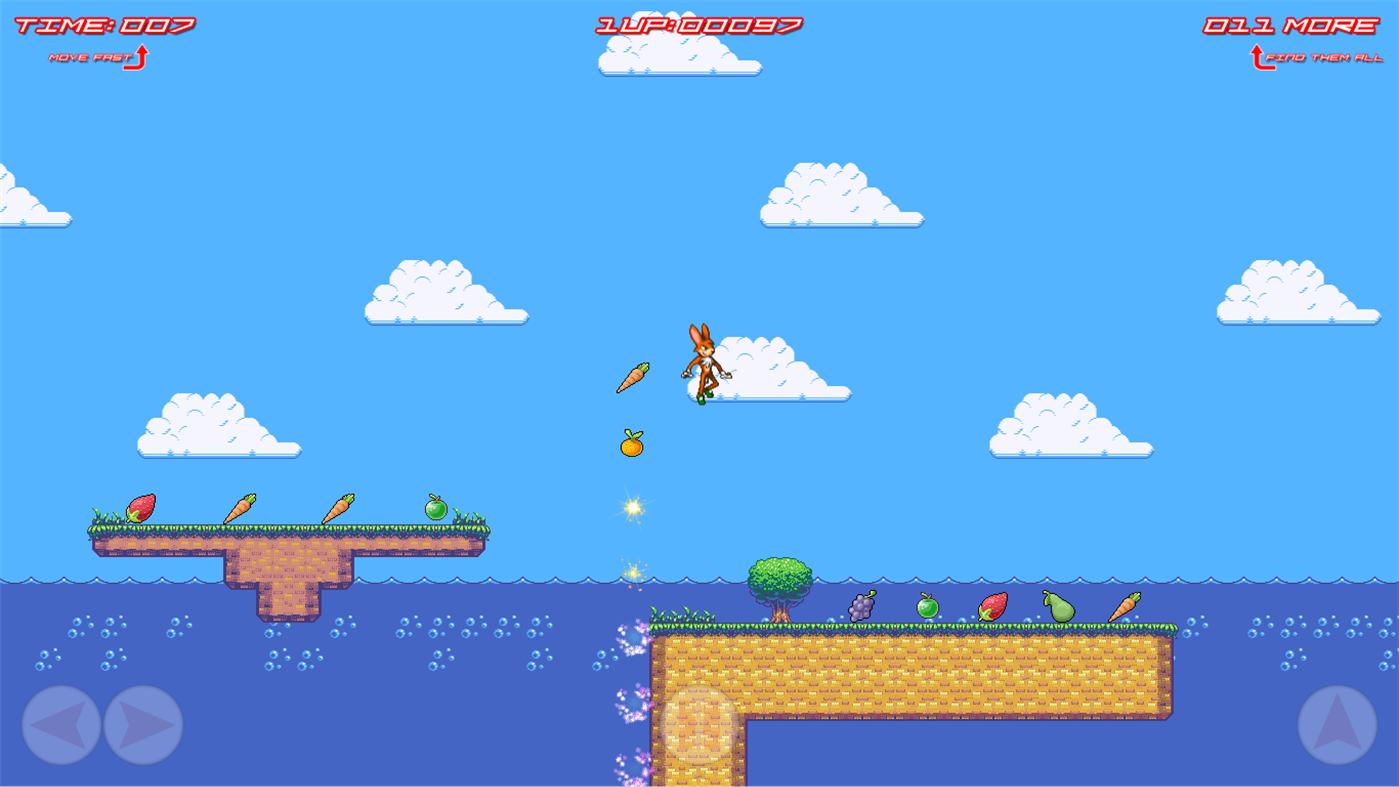
Task: Tap the faded circular button at bottom center
Action: (698, 722)
